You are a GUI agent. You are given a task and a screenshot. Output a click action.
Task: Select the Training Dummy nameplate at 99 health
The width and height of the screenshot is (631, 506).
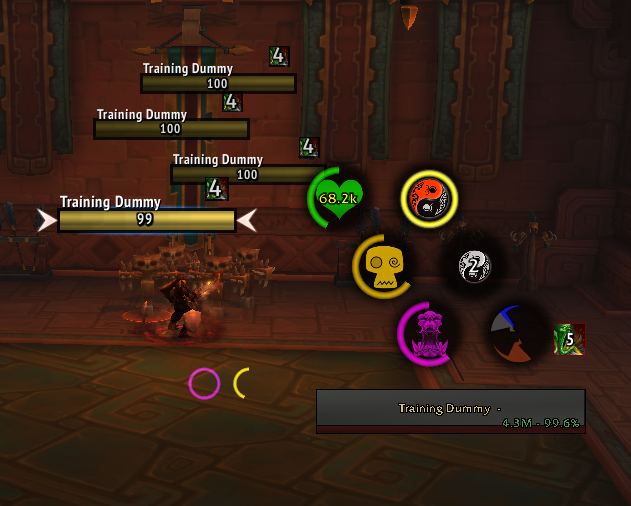[146, 220]
